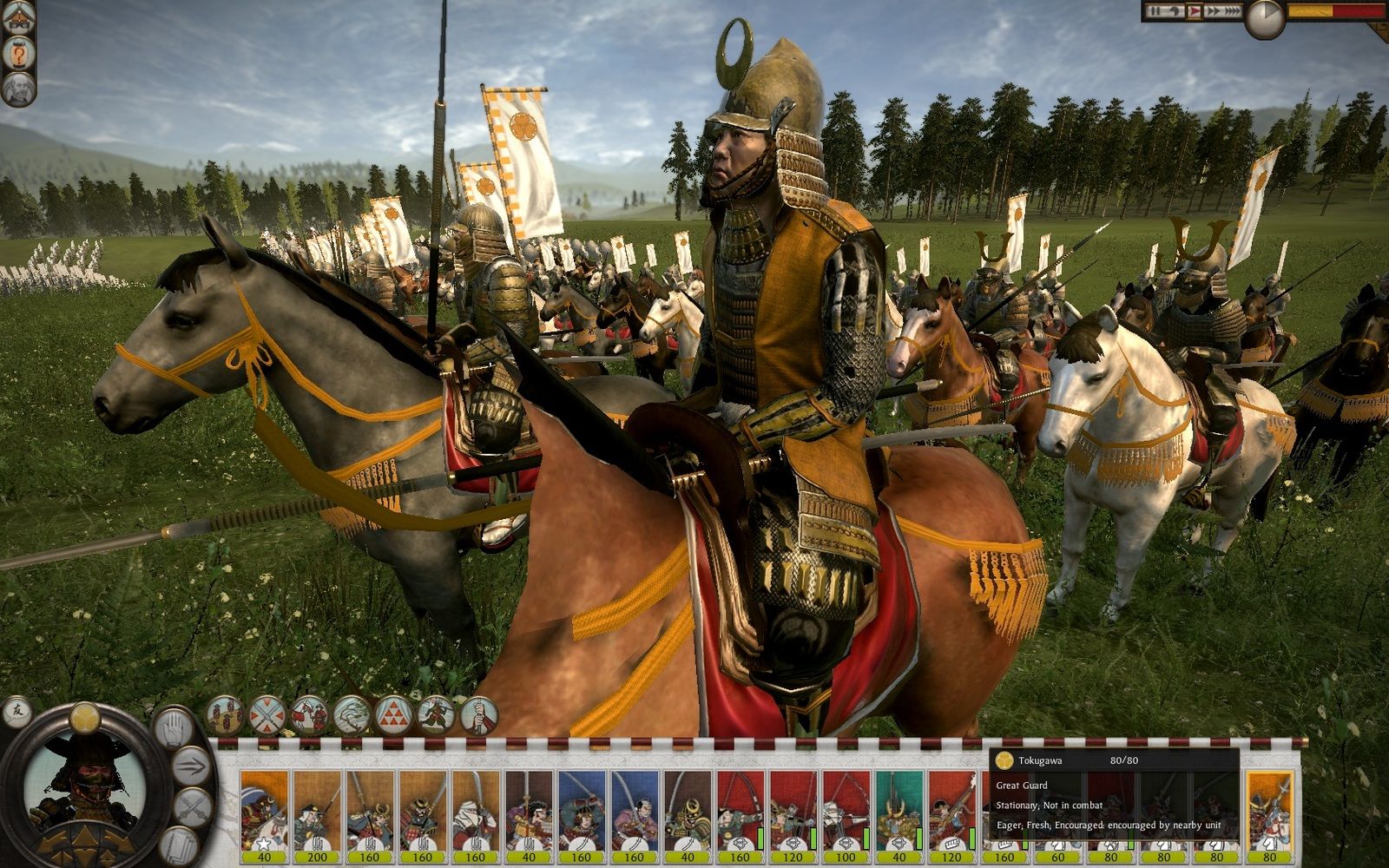Activate the raised fist rally ability
Image resolution: width=1389 pixels, height=868 pixels.
(x=477, y=715)
